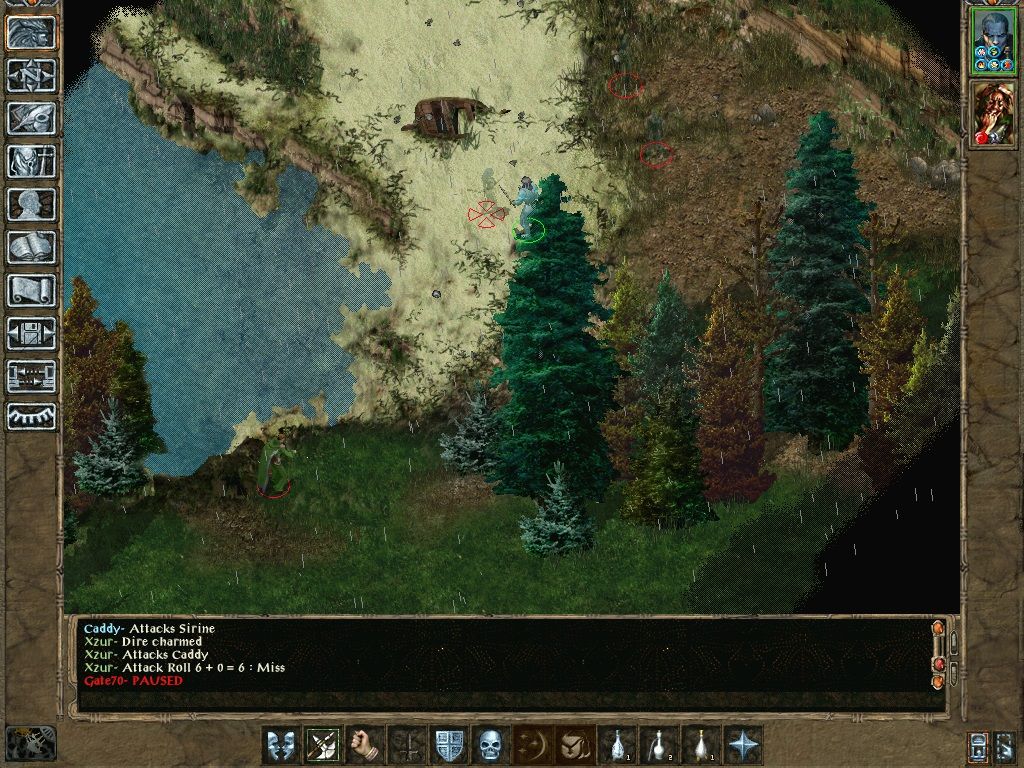Select the axe weapon slot
Image resolution: width=1024 pixels, height=768 pixels.
[x=323, y=745]
